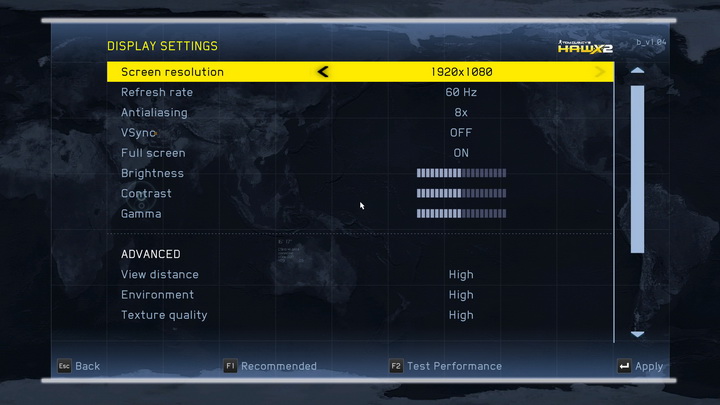Click the right arrow for screen resolution

[x=600, y=72]
